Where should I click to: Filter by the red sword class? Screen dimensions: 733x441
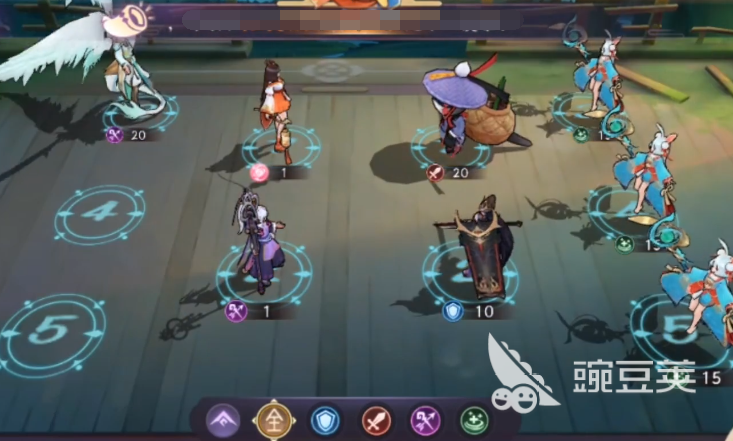tap(376, 420)
